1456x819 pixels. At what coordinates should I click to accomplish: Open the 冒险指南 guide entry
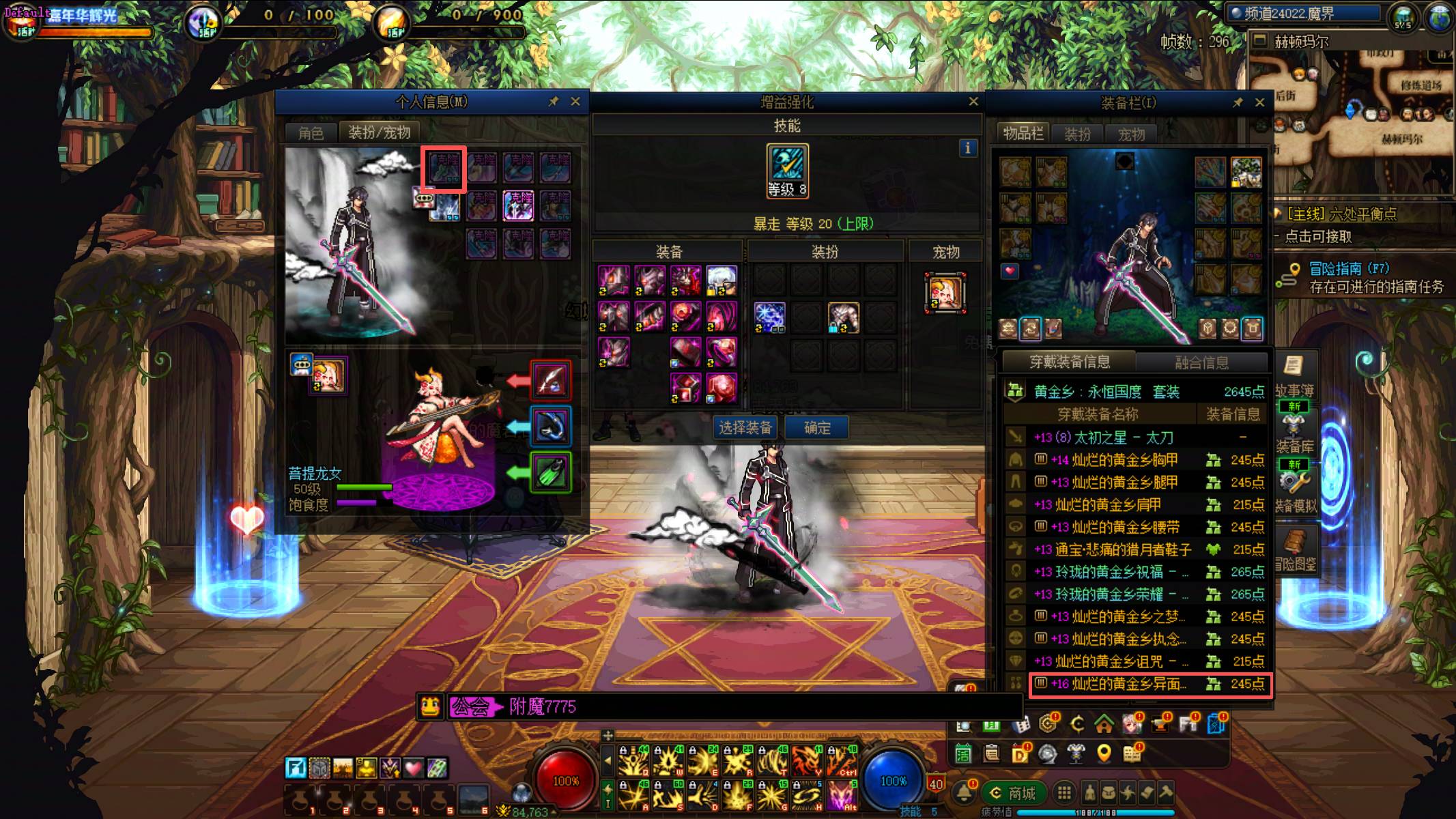[x=1348, y=269]
